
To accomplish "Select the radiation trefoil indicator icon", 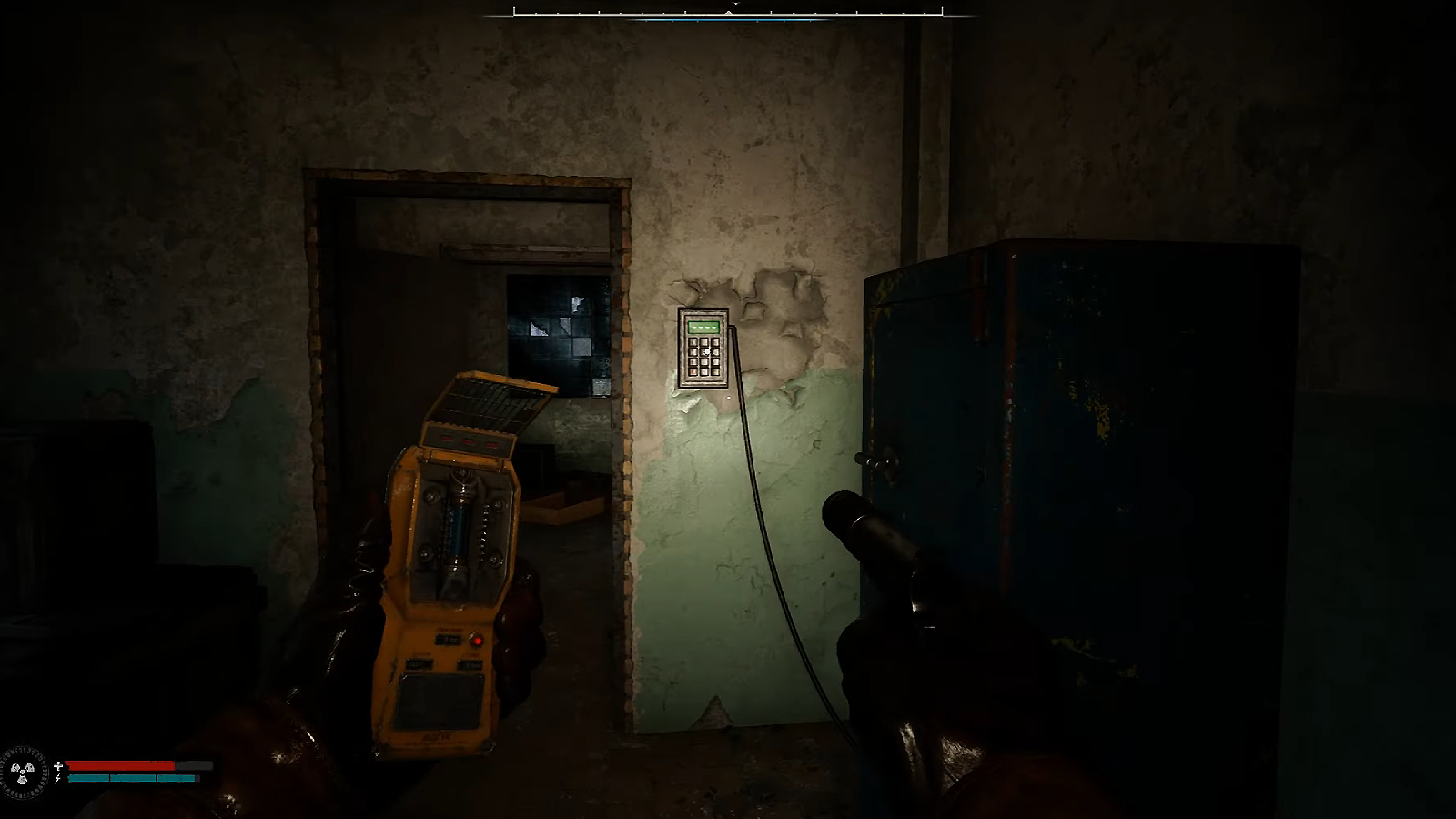I will click(23, 773).
